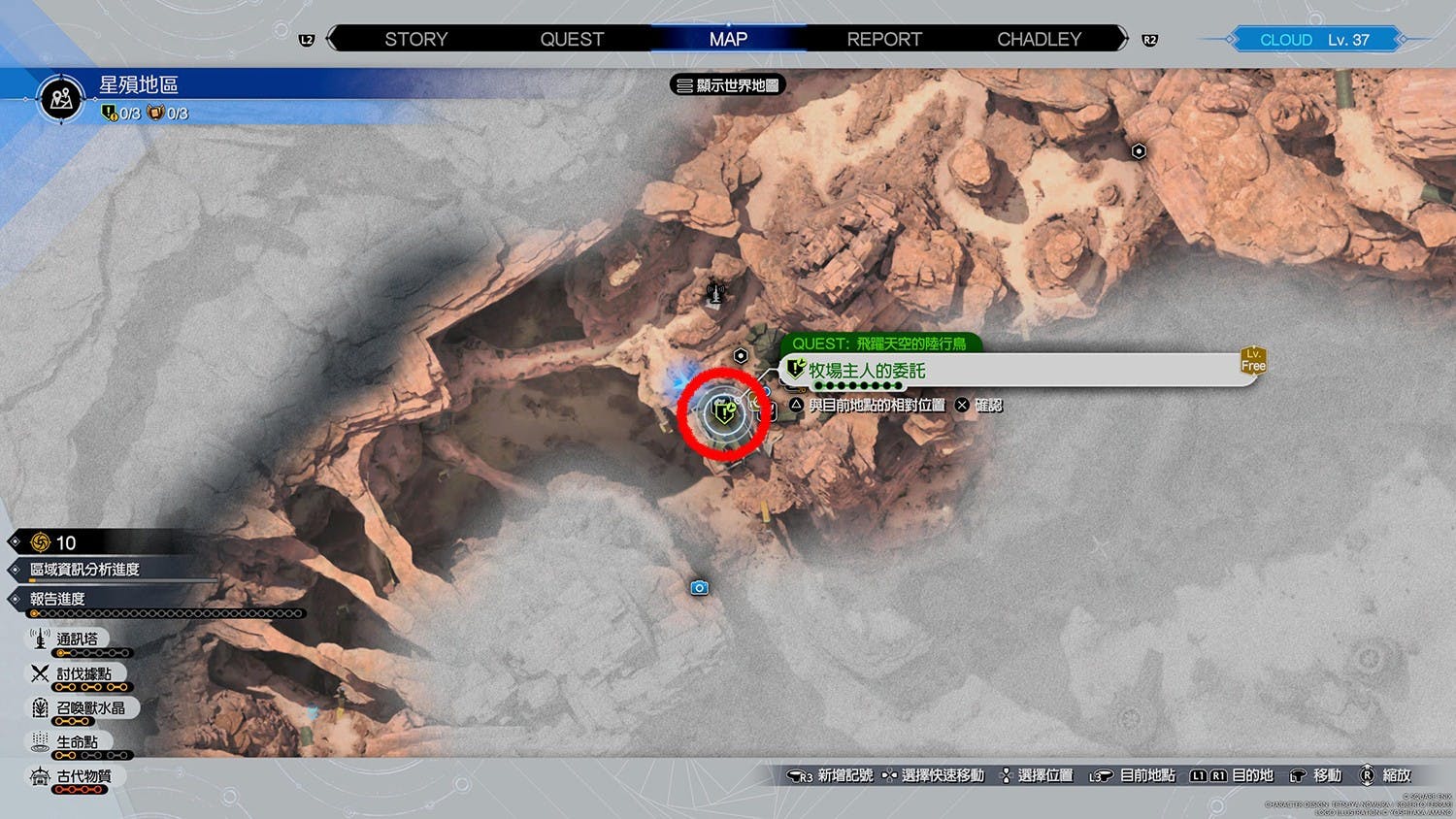Click the 星殞地區 region icon
Image resolution: width=1456 pixels, height=819 pixels.
pos(62,99)
